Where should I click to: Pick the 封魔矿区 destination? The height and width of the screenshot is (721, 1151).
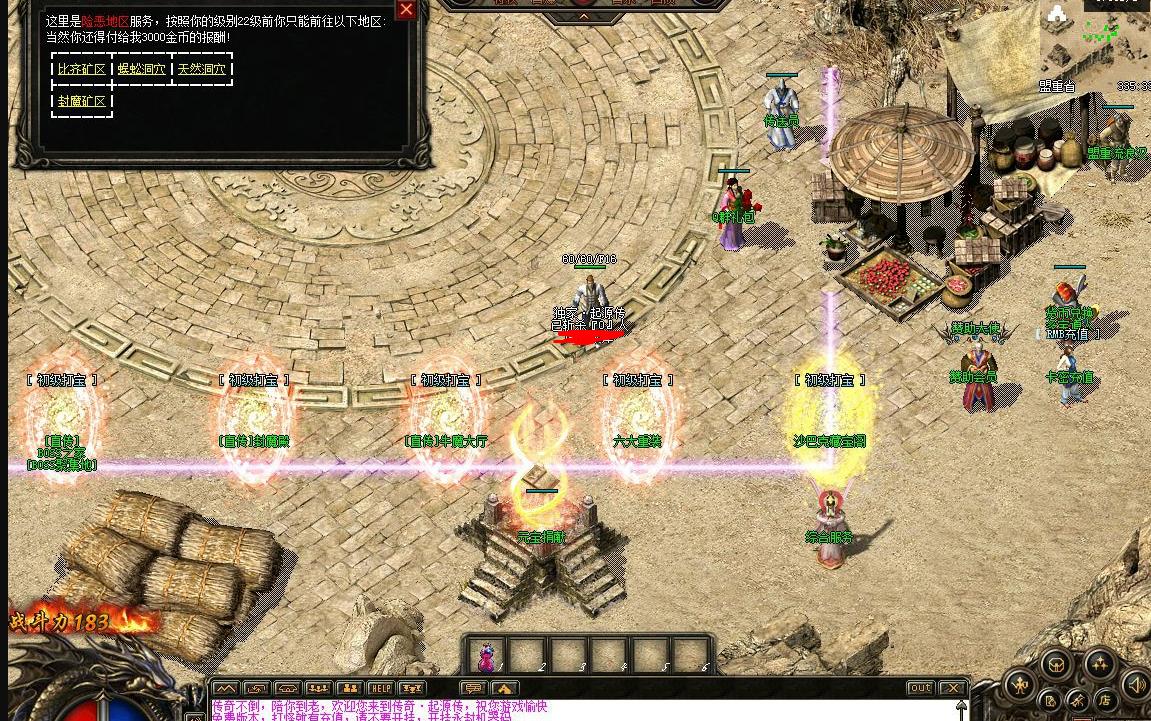coord(82,101)
